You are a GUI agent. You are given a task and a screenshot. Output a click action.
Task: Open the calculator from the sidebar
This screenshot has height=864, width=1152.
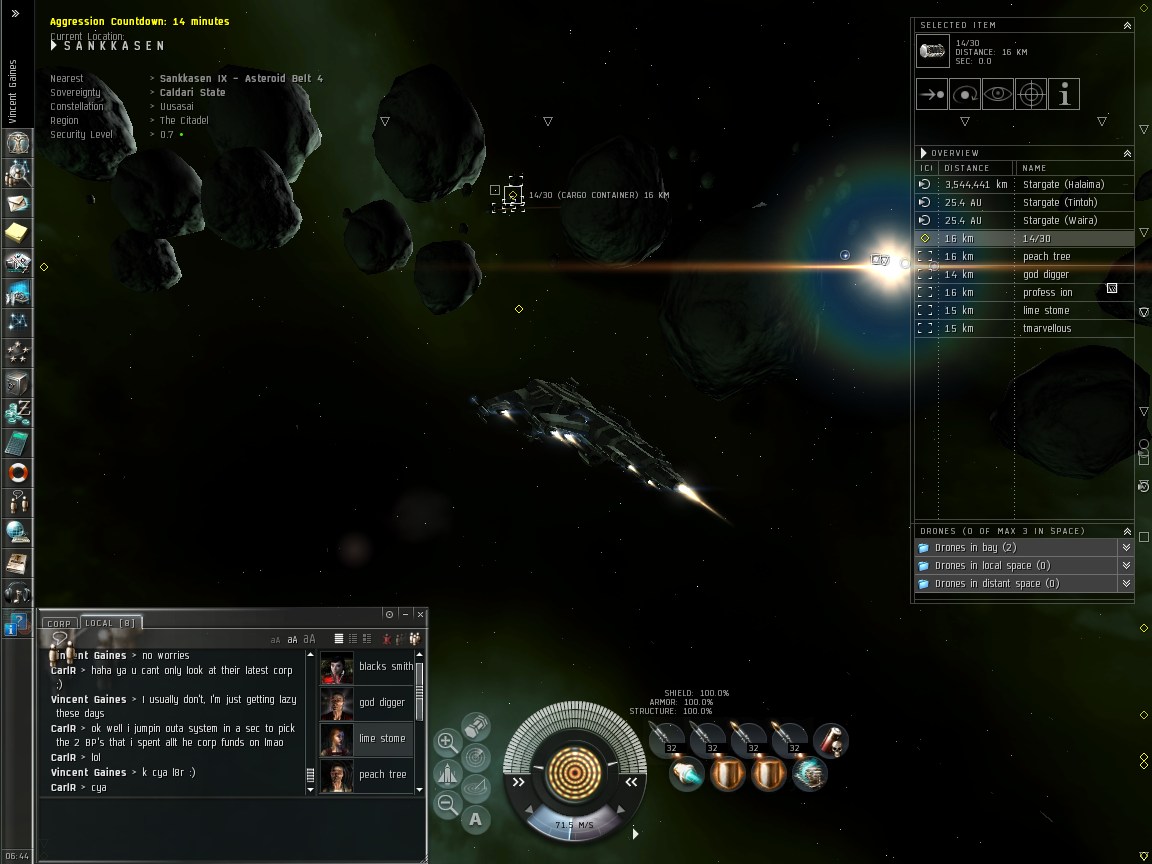(x=18, y=441)
